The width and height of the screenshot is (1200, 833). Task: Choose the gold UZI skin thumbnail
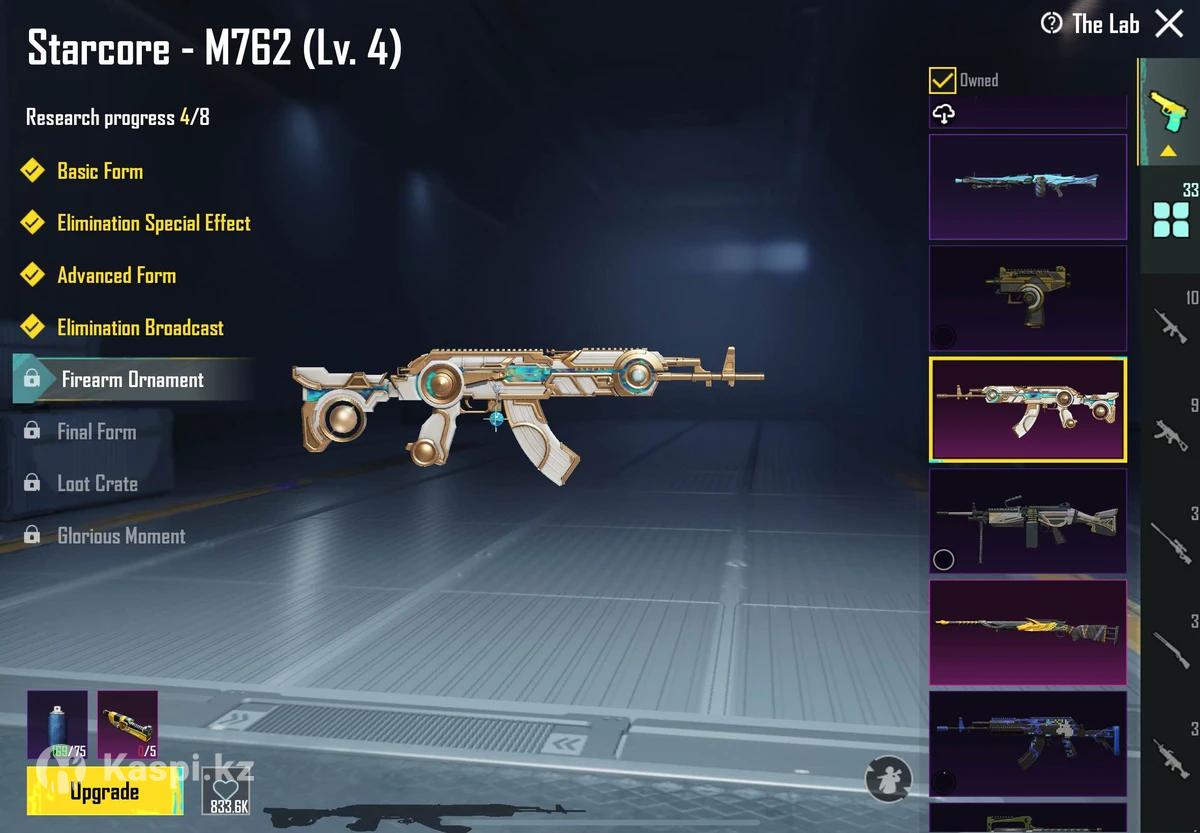point(1028,298)
